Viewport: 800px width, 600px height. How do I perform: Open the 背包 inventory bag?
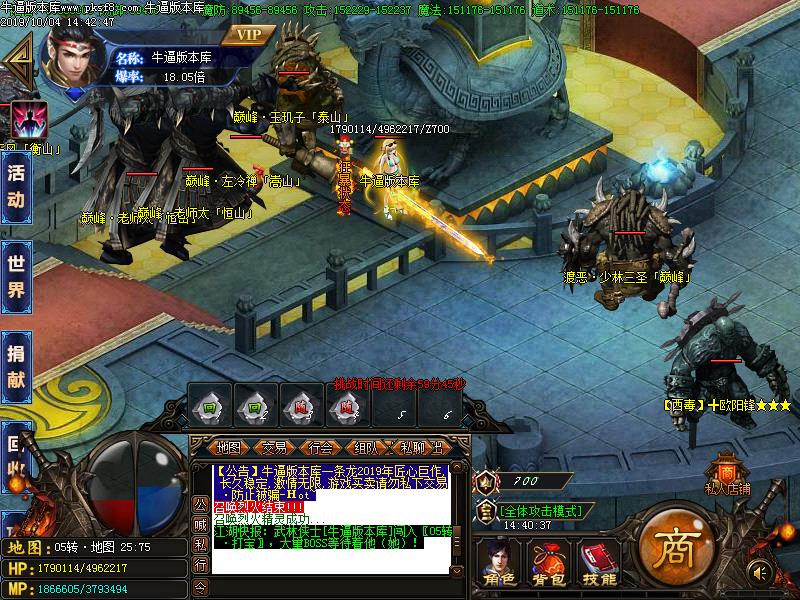[x=548, y=565]
